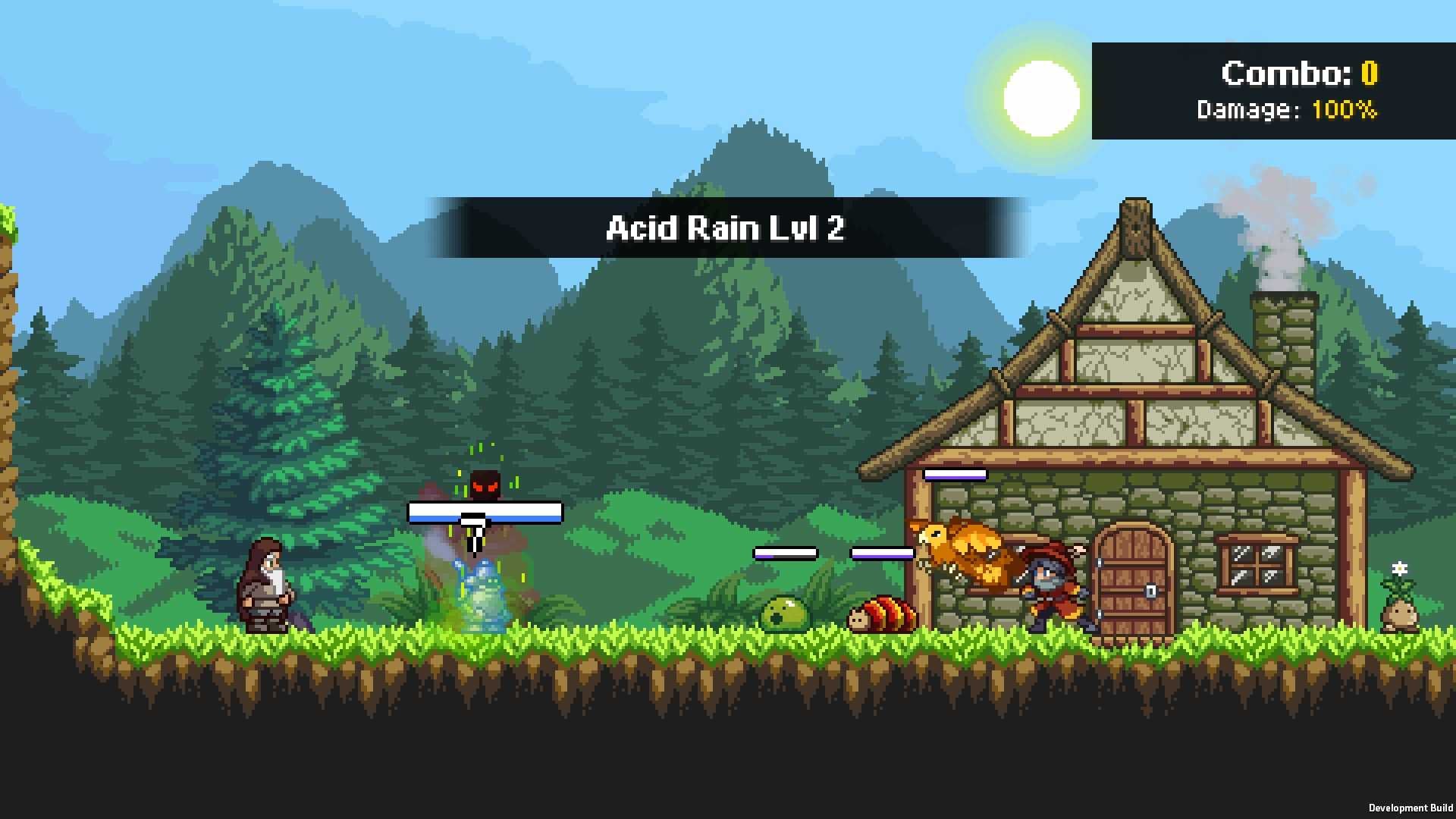Click the asterisk above the seedling
Viewport: 1456px width, 819px height.
[x=1398, y=569]
